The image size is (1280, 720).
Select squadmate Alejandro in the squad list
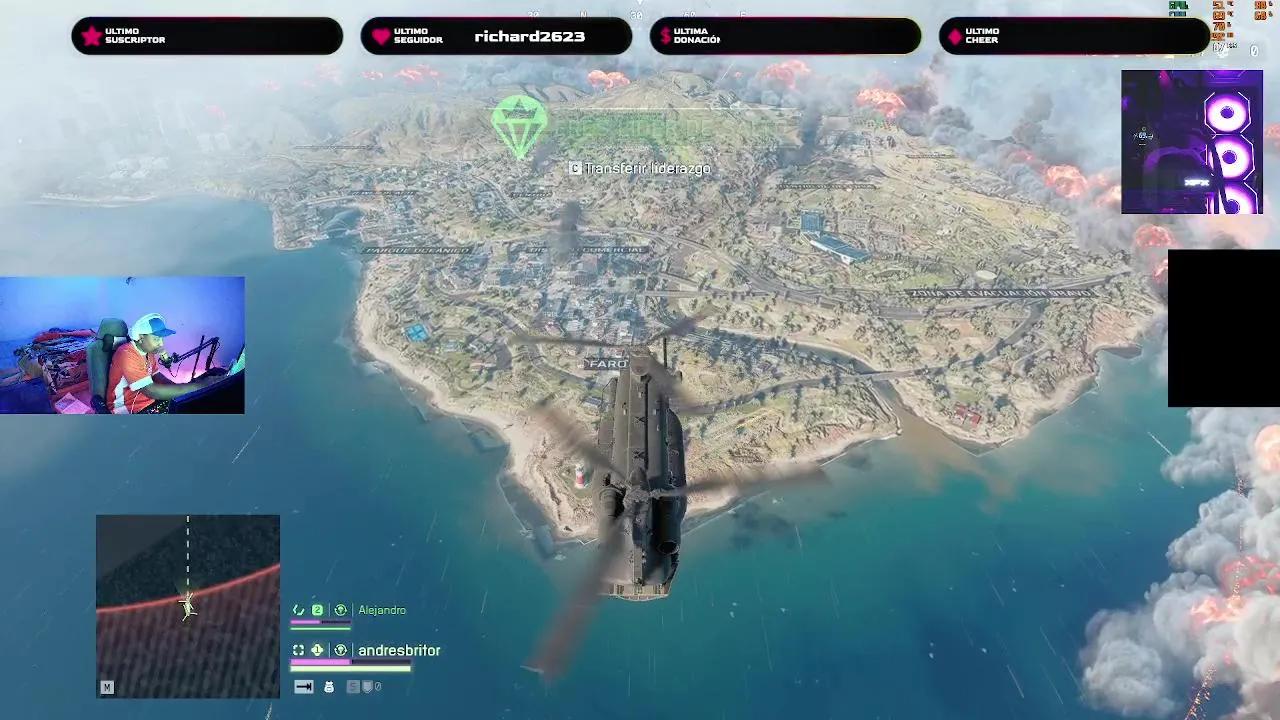(x=381, y=610)
